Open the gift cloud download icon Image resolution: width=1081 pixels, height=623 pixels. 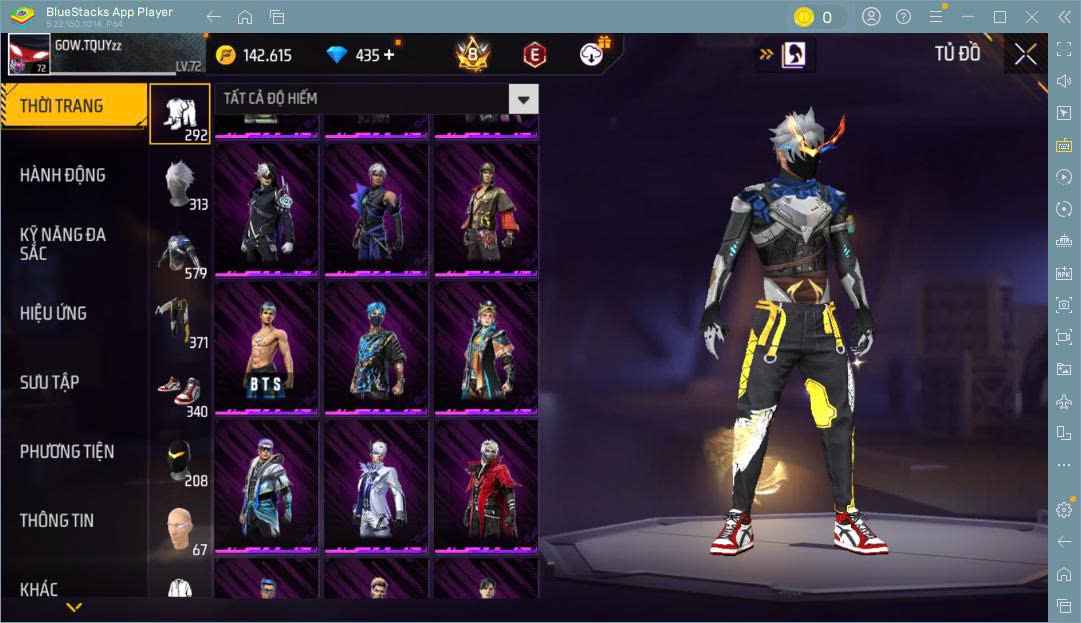[595, 54]
